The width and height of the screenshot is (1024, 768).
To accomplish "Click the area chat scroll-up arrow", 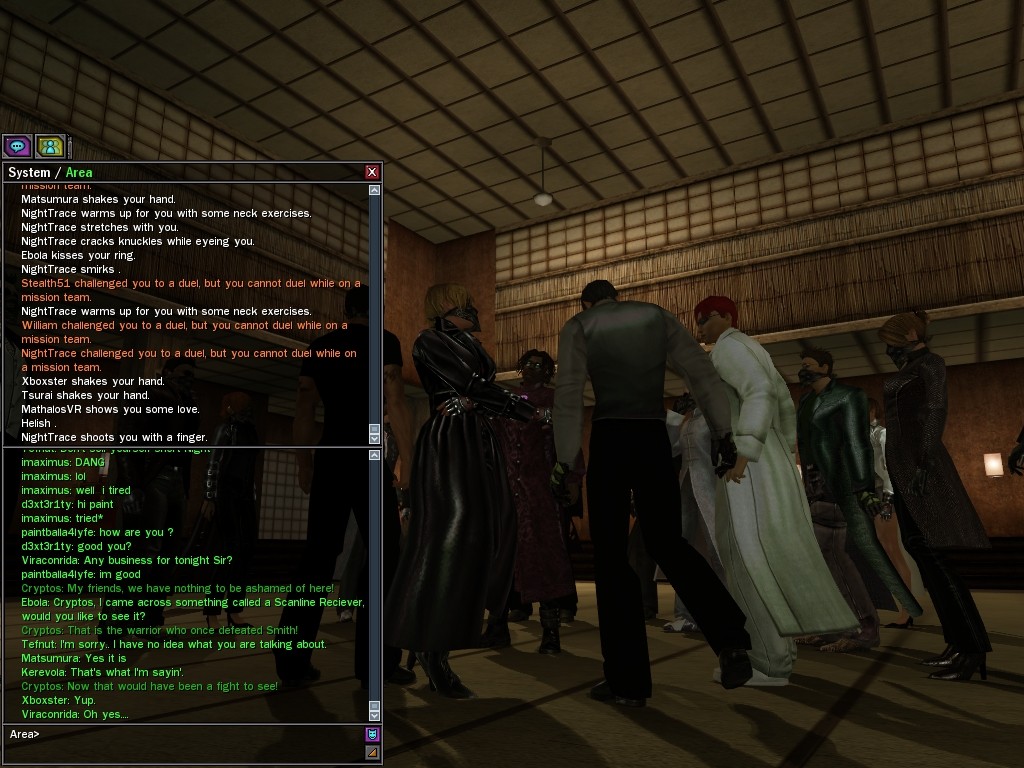I will point(375,455).
